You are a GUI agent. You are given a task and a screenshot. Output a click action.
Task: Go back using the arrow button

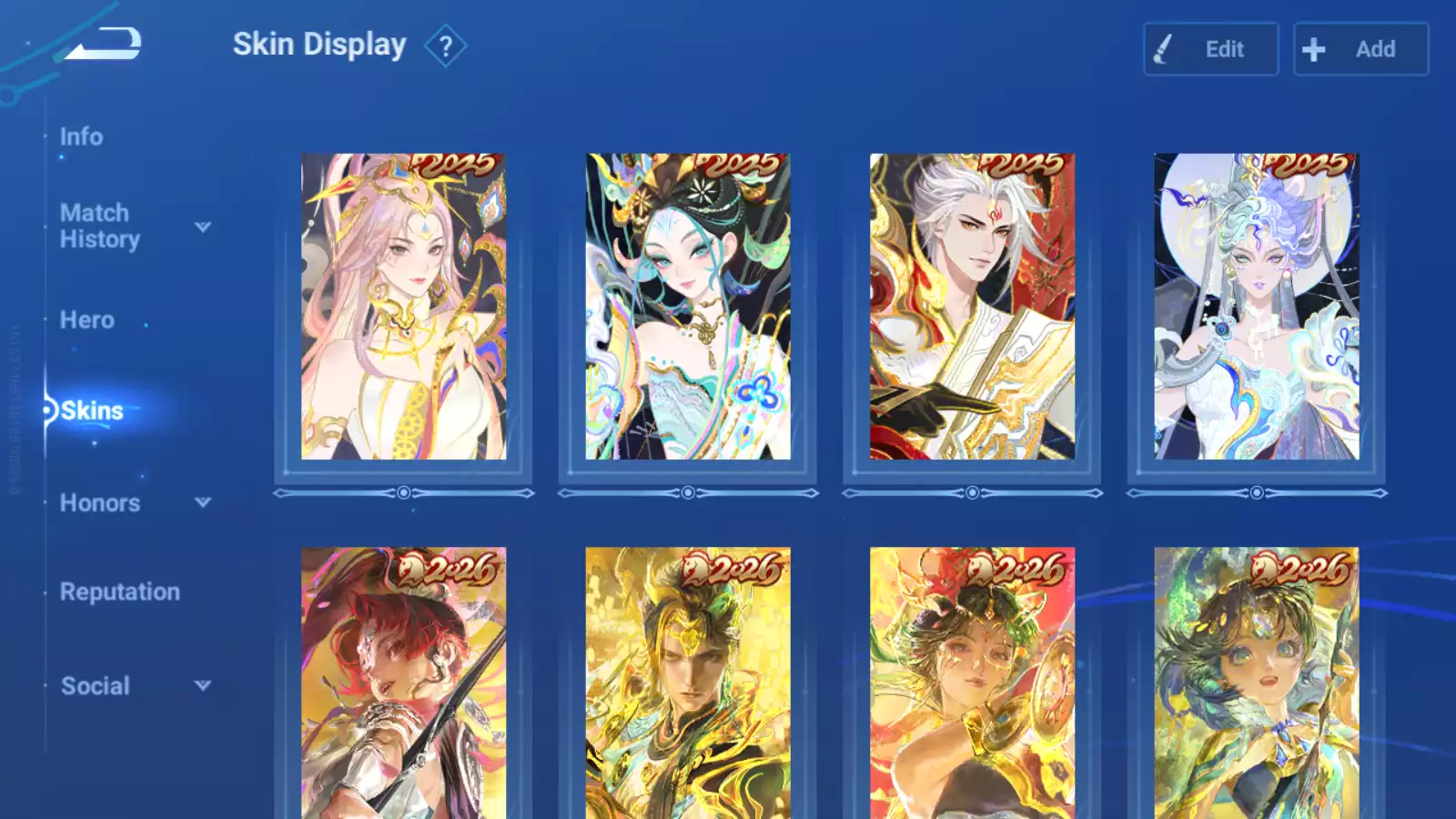click(105, 44)
